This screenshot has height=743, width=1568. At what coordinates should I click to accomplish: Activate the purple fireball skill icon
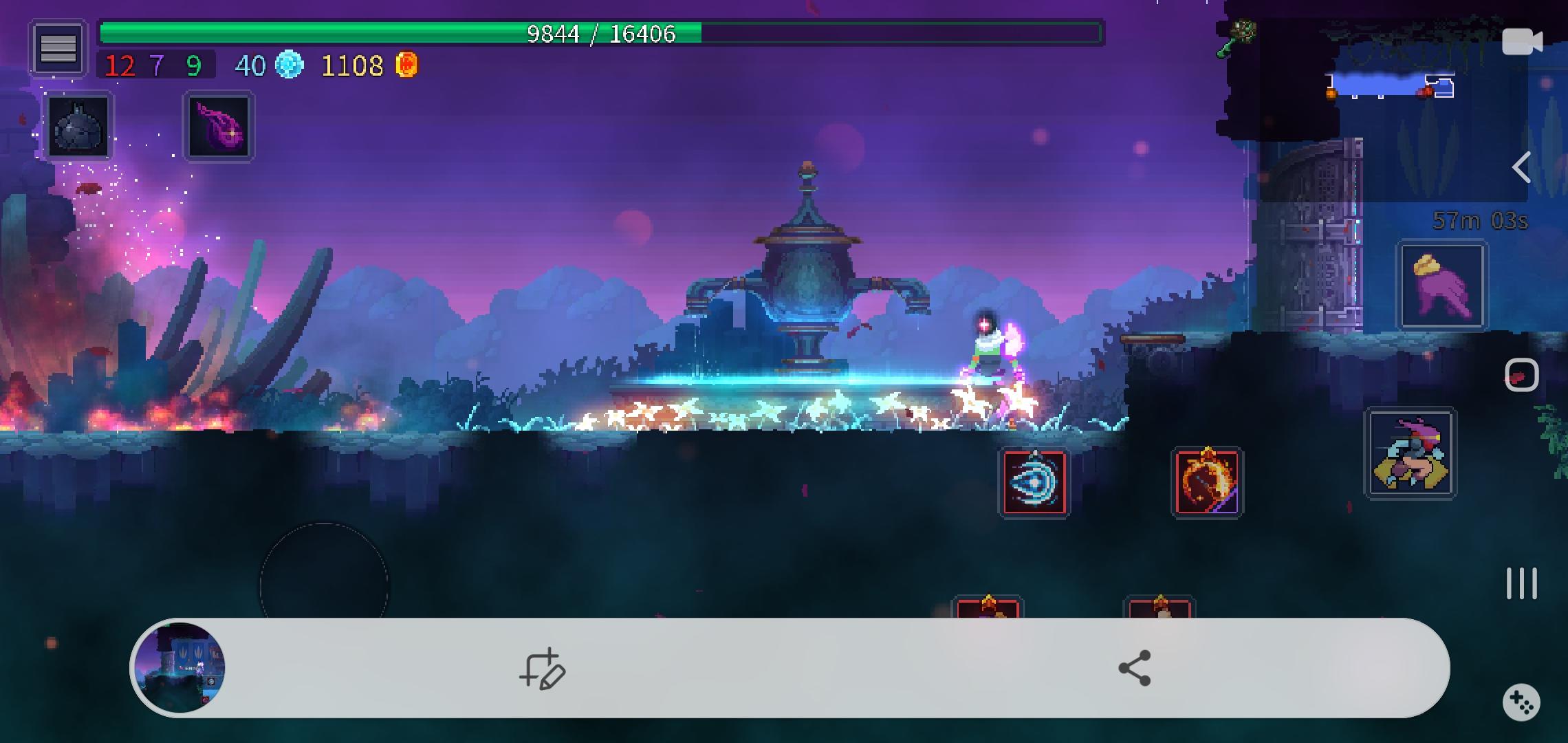[x=219, y=125]
